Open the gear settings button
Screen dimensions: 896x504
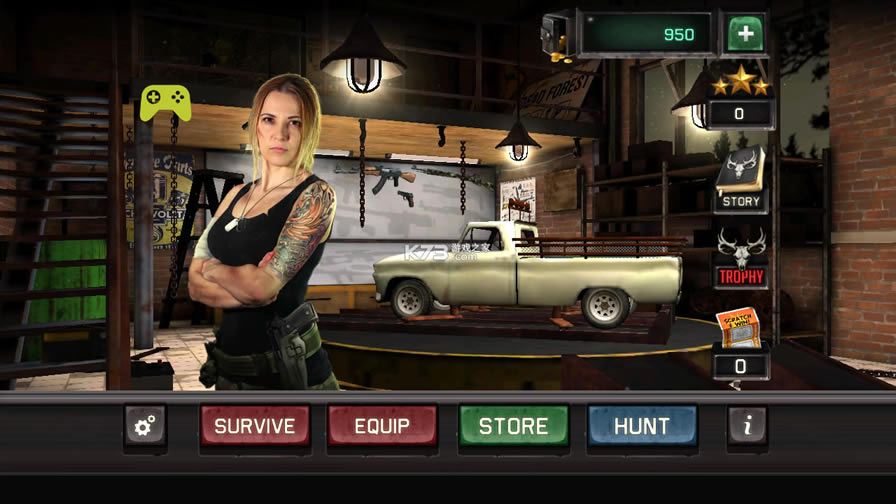point(145,426)
